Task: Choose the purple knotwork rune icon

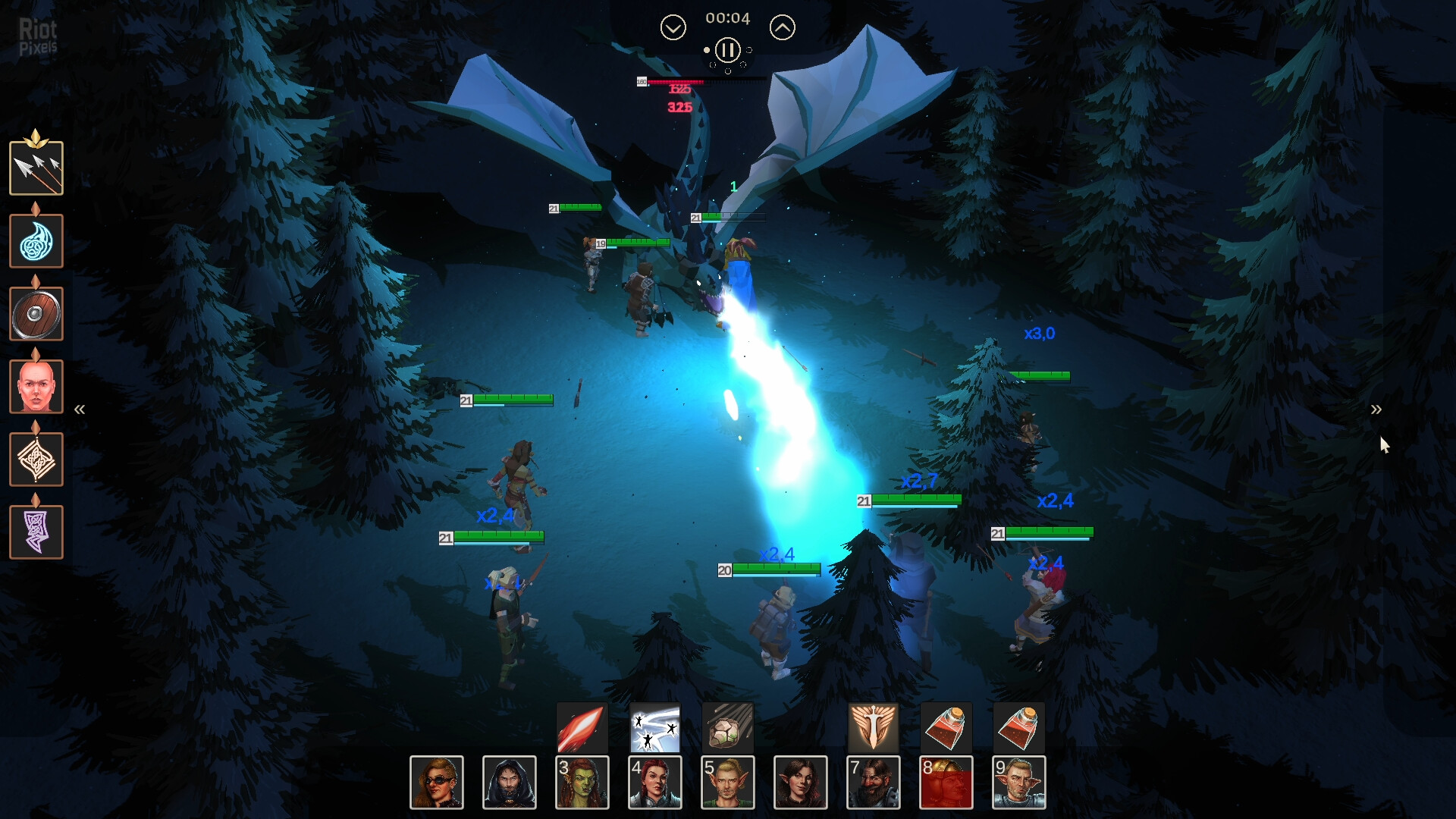Action: coord(36,532)
